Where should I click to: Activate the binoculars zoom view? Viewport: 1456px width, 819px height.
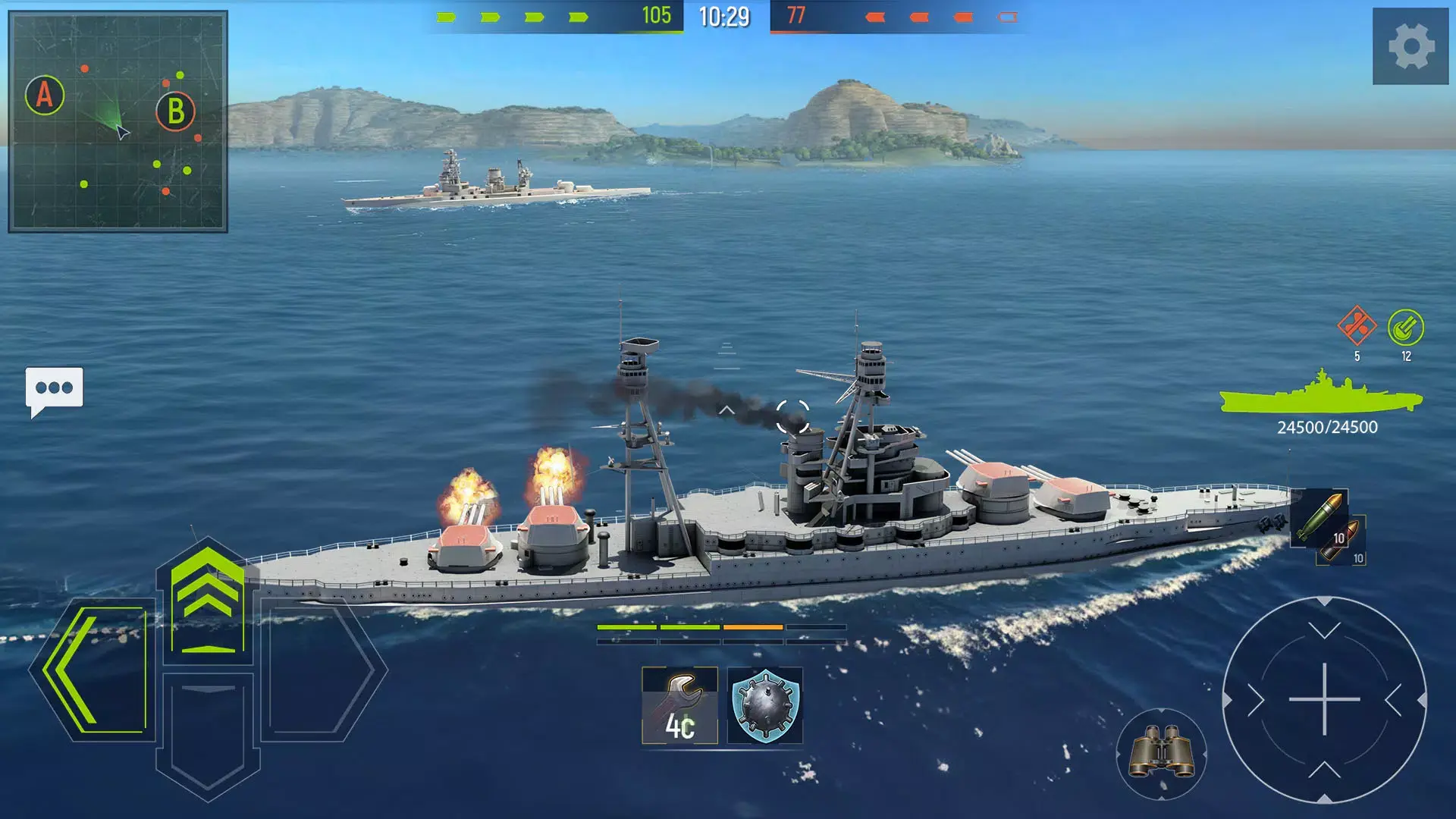point(1162,751)
